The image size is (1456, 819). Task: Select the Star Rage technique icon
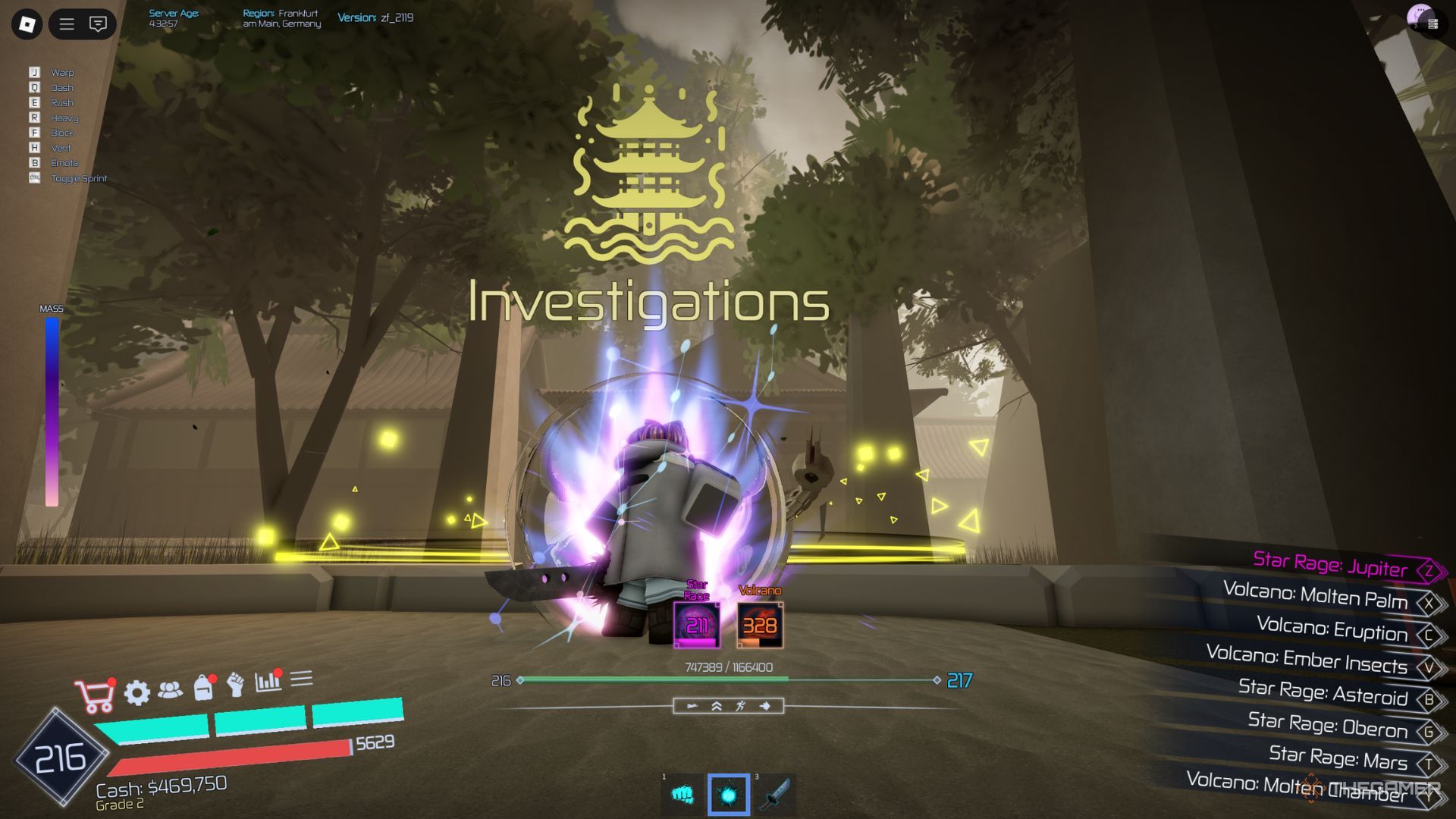click(x=696, y=625)
